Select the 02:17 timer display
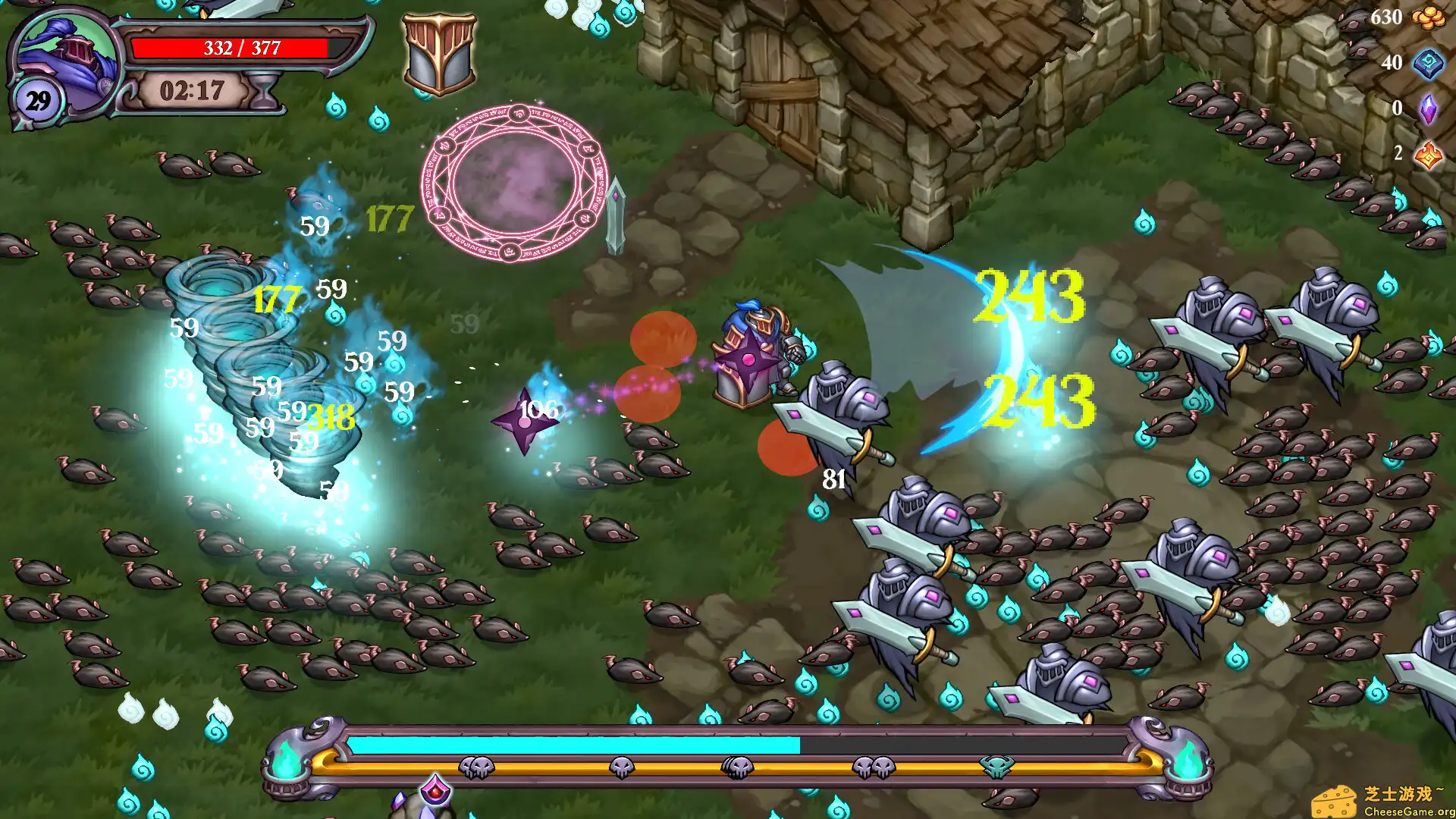The height and width of the screenshot is (819, 1456). click(x=190, y=93)
